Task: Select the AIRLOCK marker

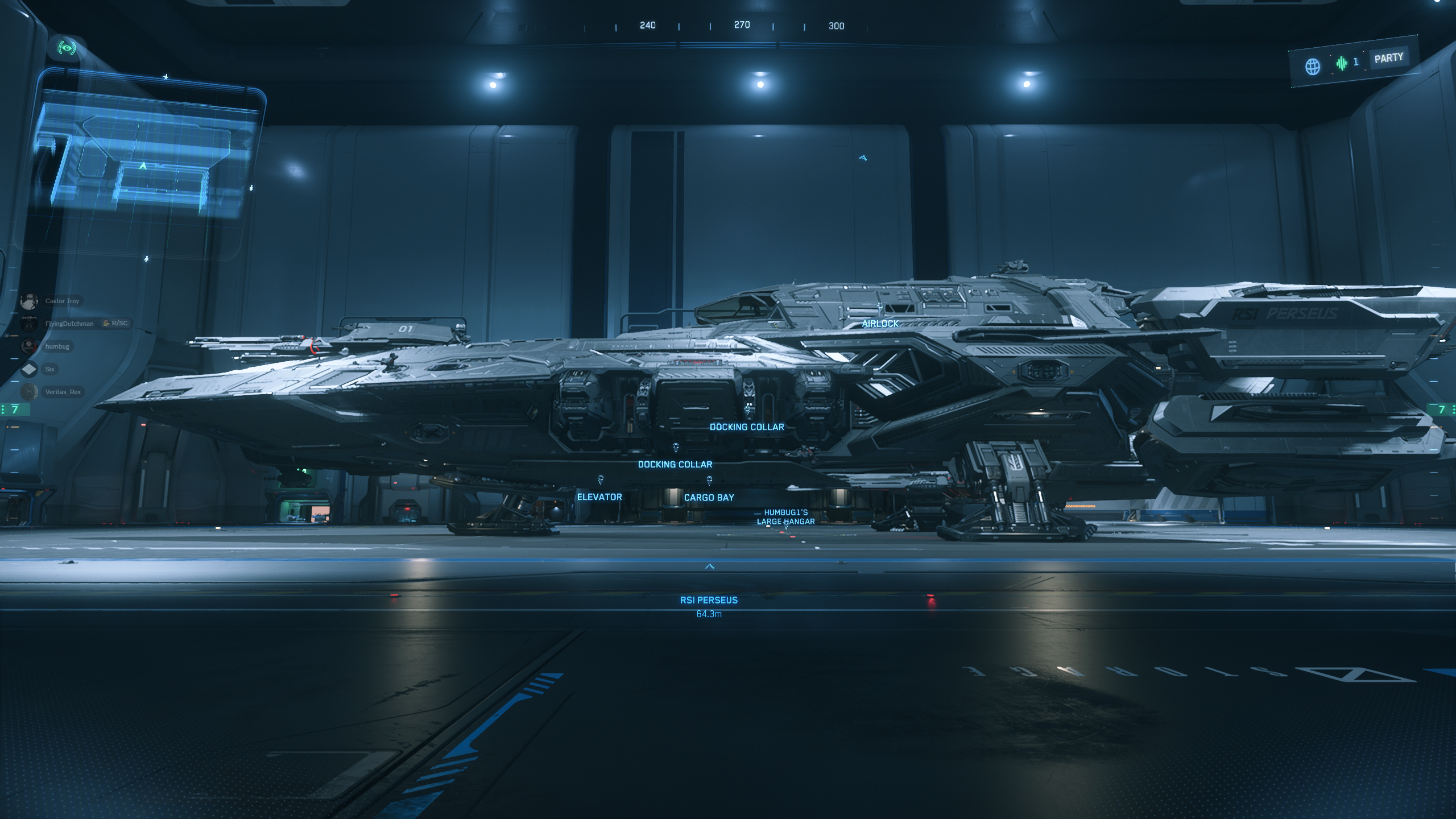Action: pyautogui.click(x=880, y=323)
